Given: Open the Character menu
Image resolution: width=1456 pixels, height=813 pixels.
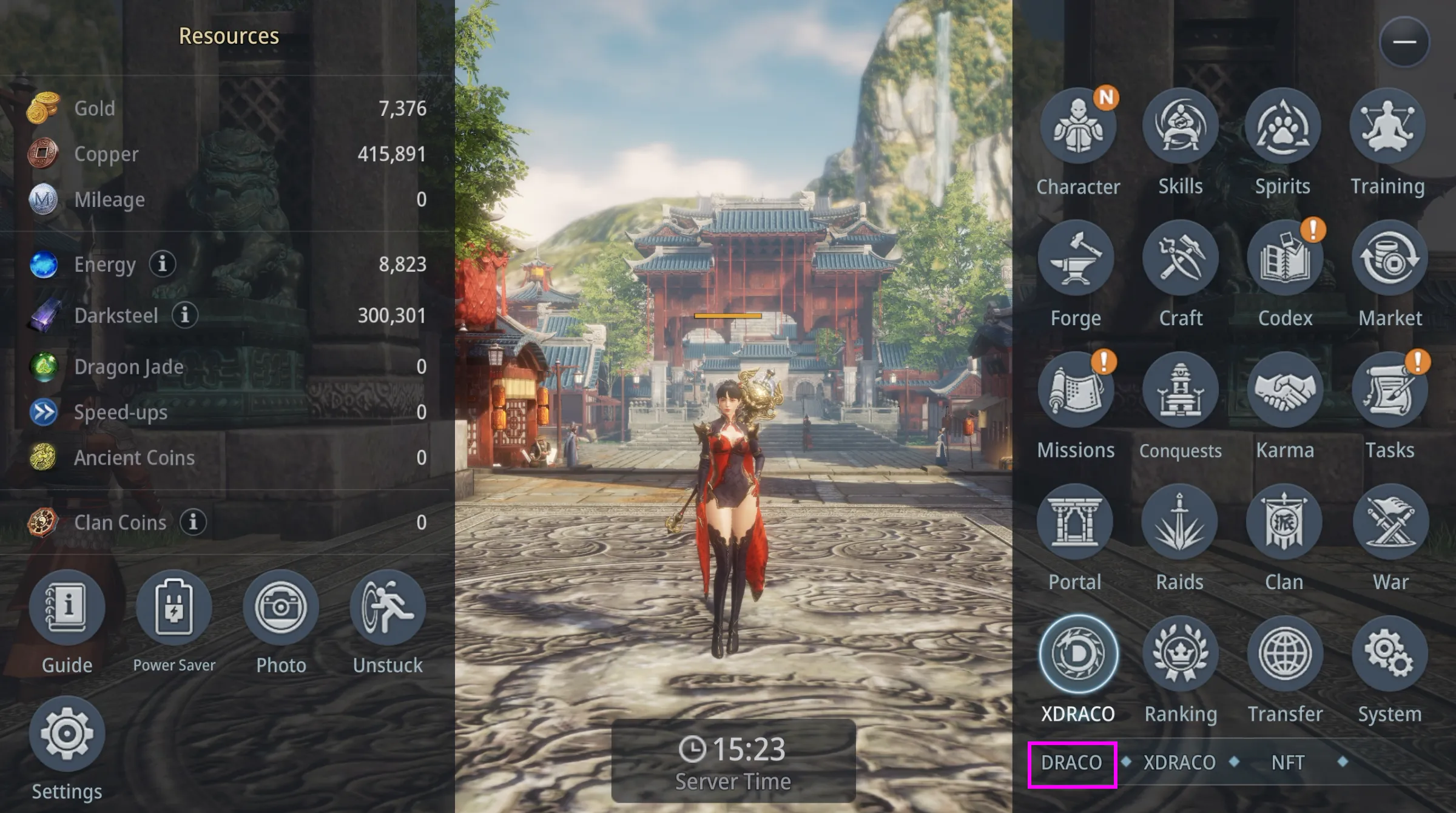Looking at the screenshot, I should tap(1077, 126).
